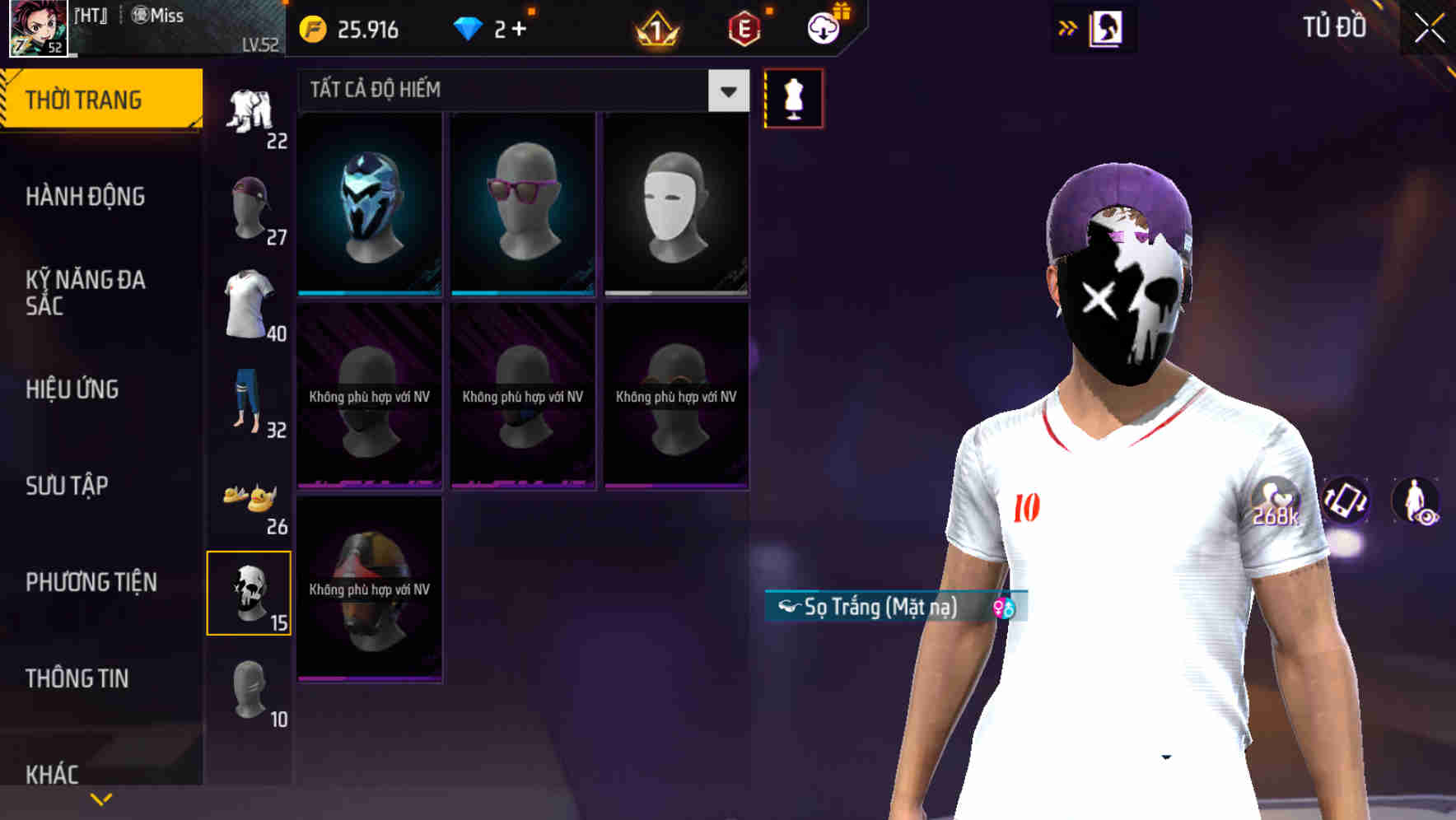1456x820 pixels.
Task: Click the down chevron below KHÁC
Action: pos(101,799)
